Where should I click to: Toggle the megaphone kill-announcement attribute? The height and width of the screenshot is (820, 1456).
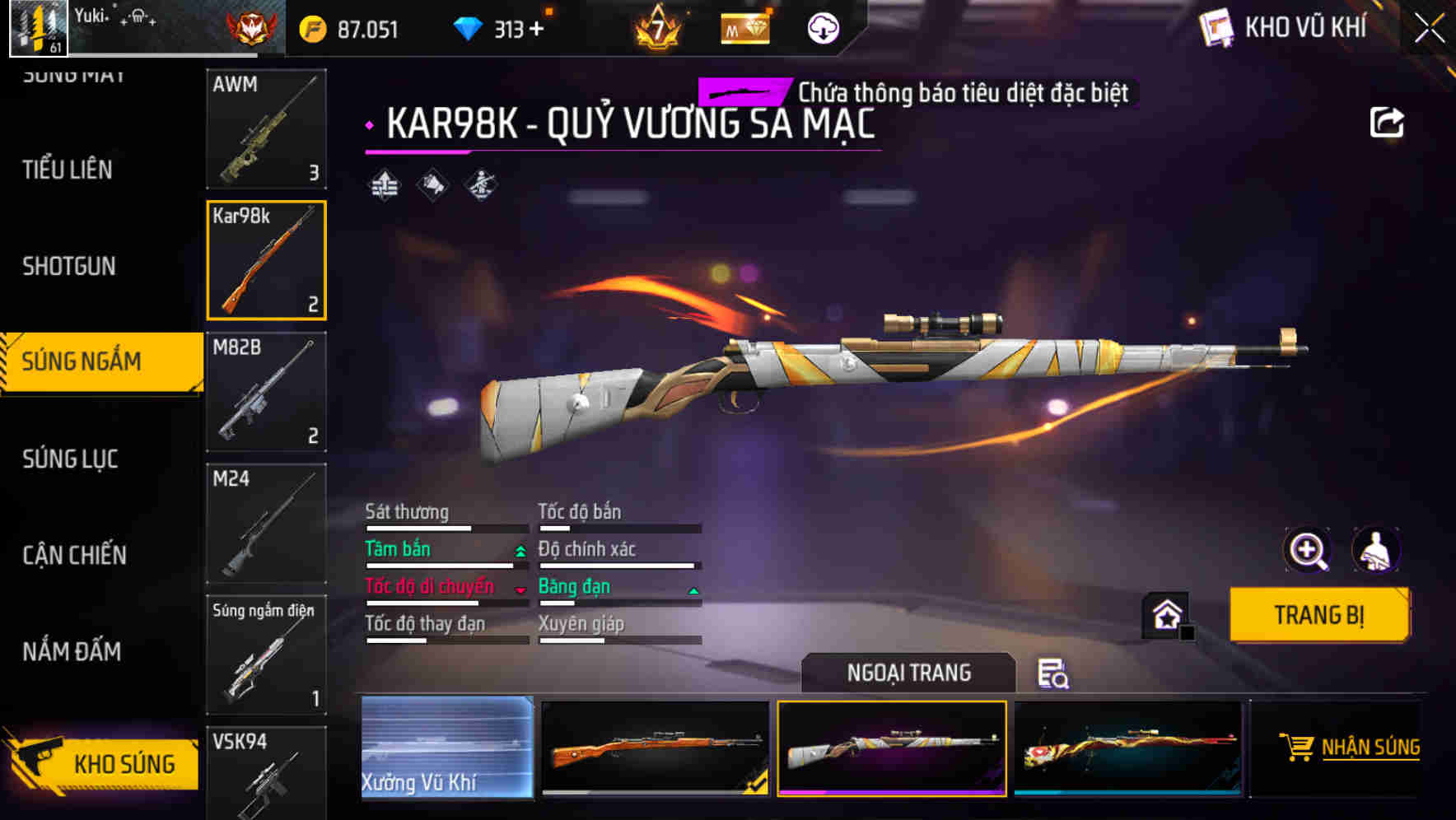[431, 186]
